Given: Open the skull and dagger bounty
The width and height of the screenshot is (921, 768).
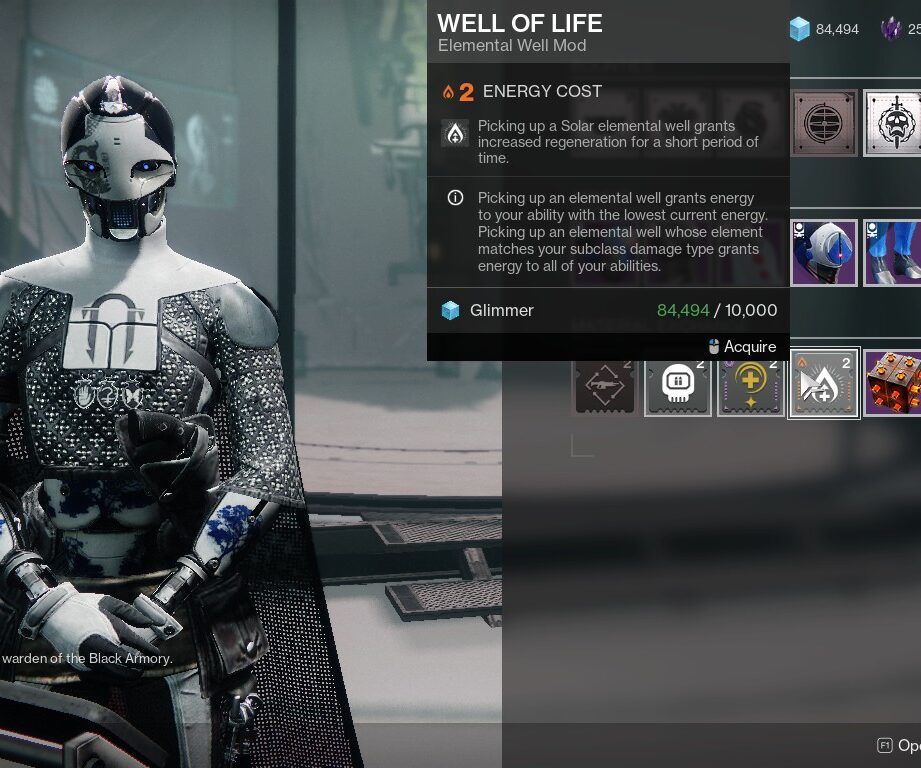Looking at the screenshot, I should (x=893, y=123).
